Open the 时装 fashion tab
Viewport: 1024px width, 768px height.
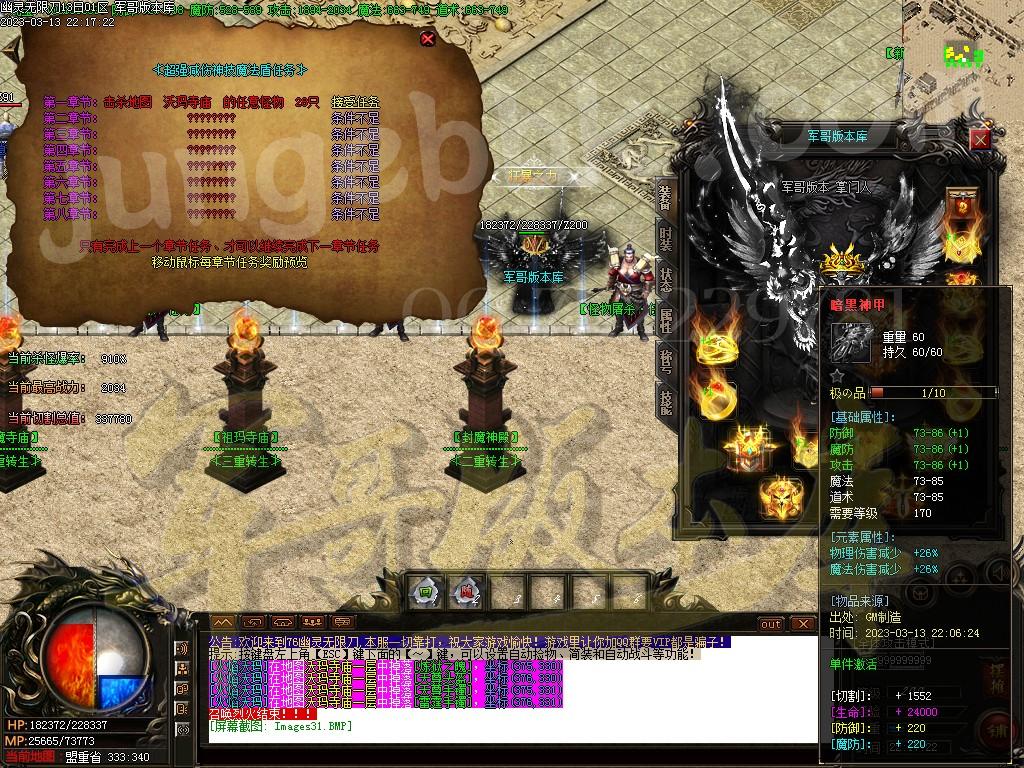665,238
